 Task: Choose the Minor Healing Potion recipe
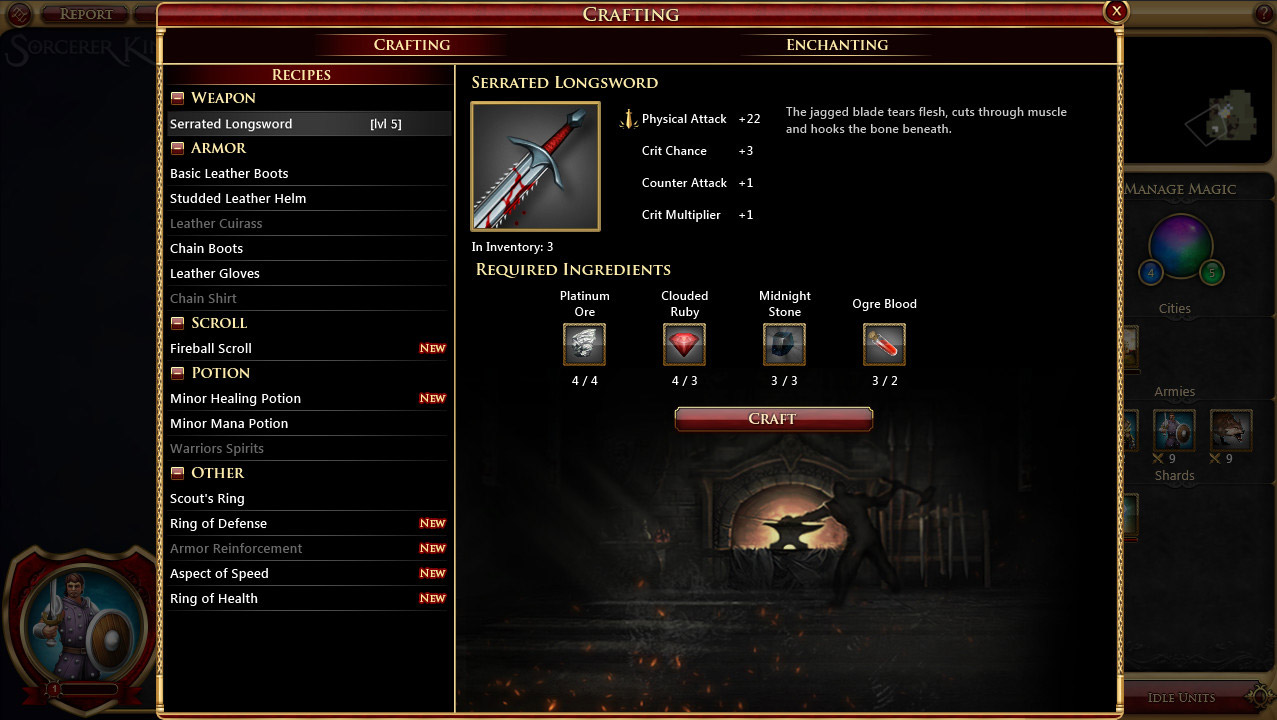click(235, 399)
